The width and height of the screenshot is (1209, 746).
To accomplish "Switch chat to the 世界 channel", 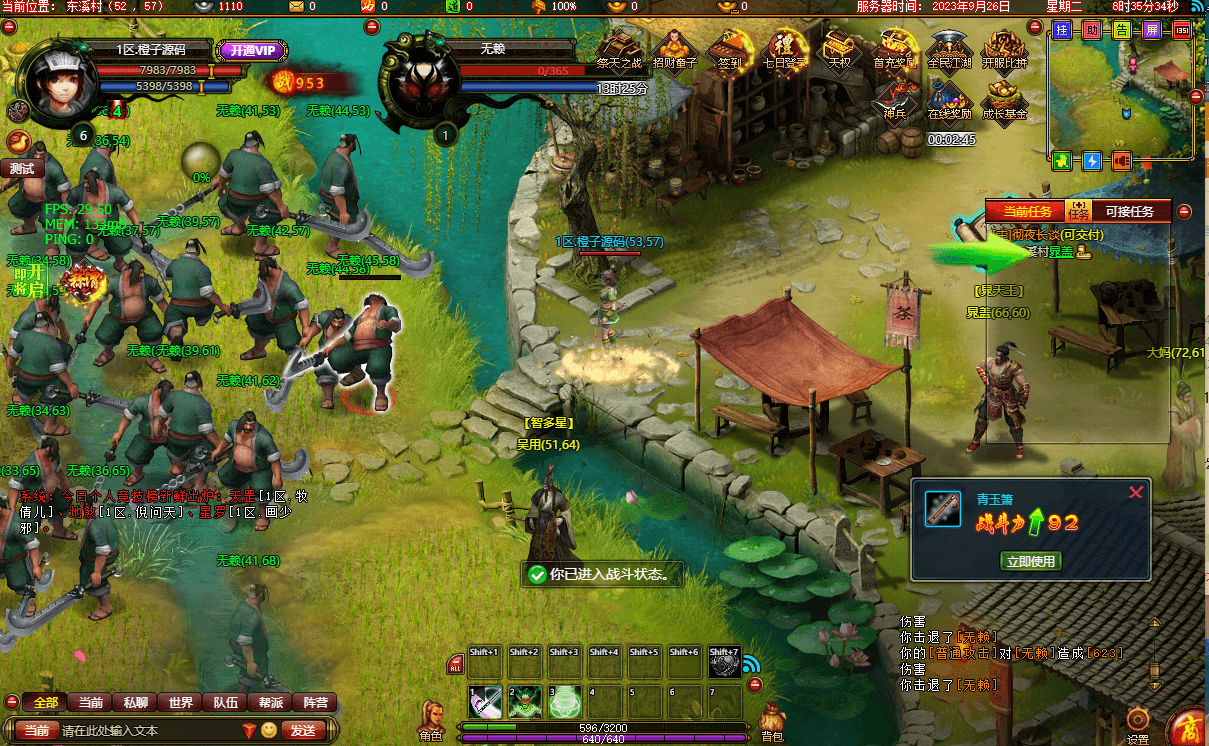I will [x=181, y=703].
